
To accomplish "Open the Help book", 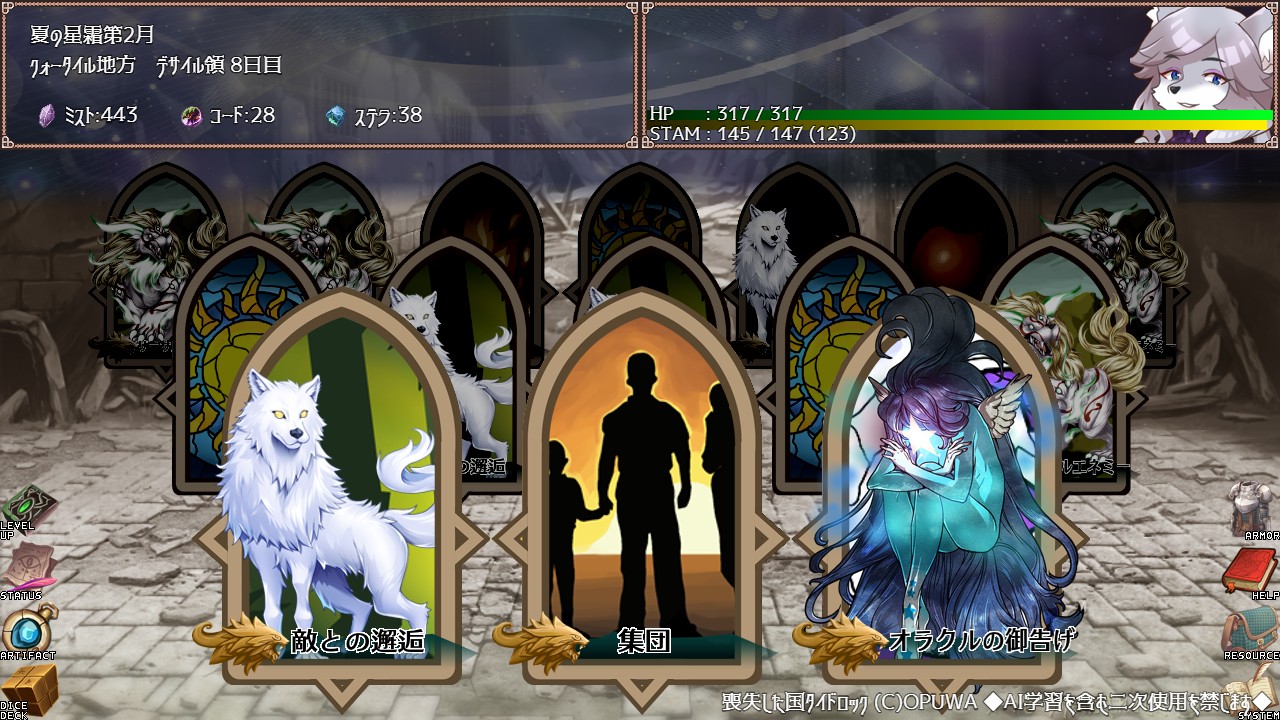I will [1252, 572].
